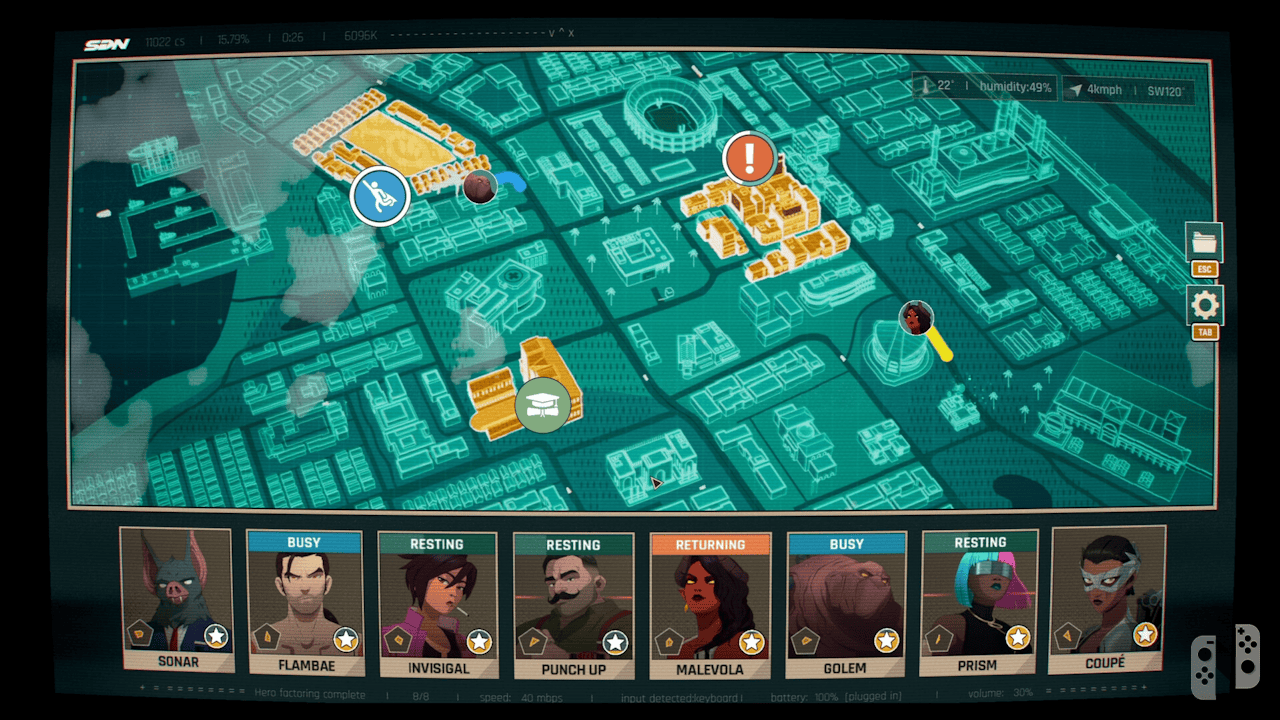Pick the Invisigal hero card
This screenshot has width=1280, height=720.
coord(438,604)
